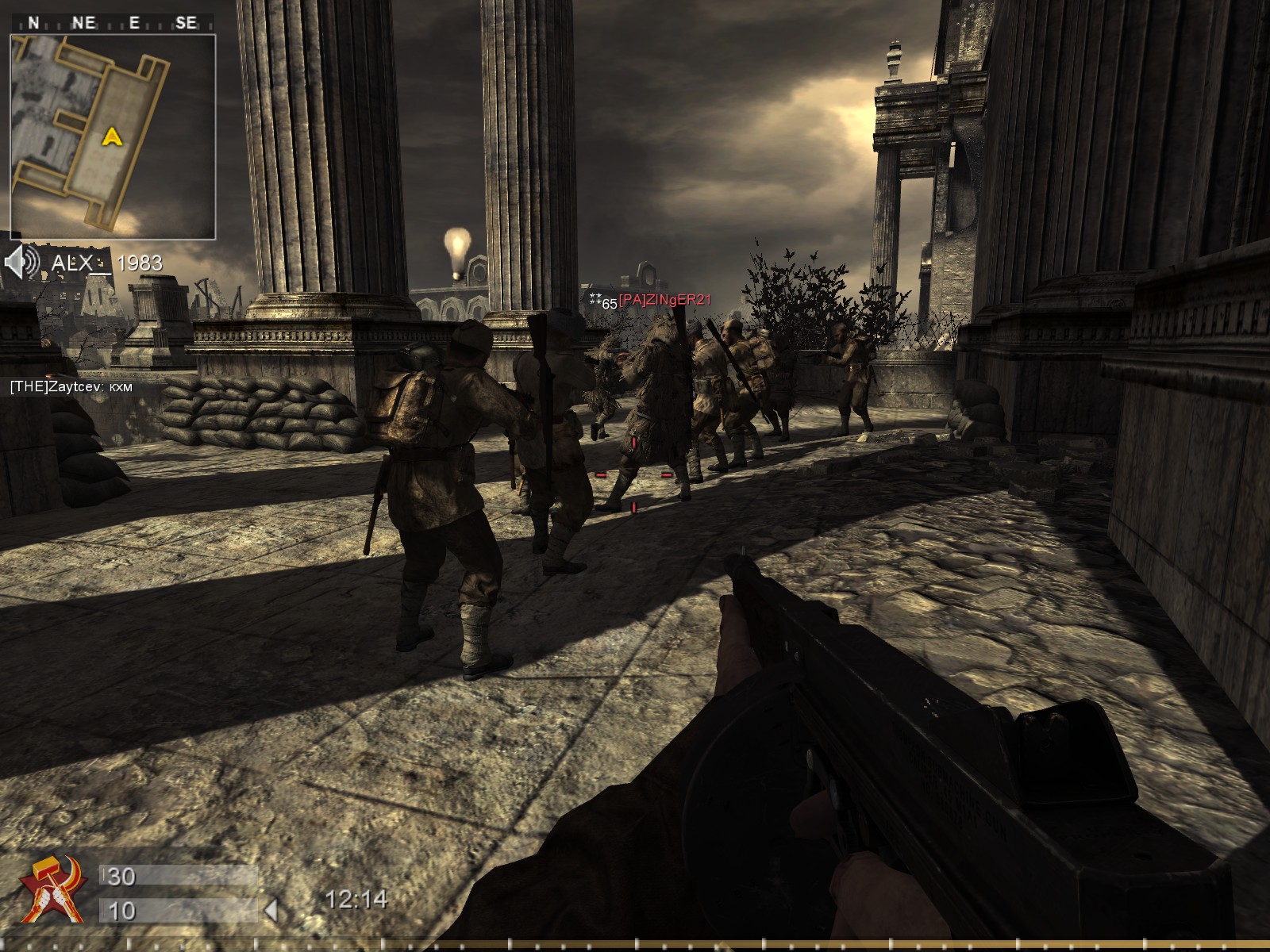Image resolution: width=1270 pixels, height=952 pixels.
Task: Select the [THE]Zaytcev chat message
Action: (70, 387)
